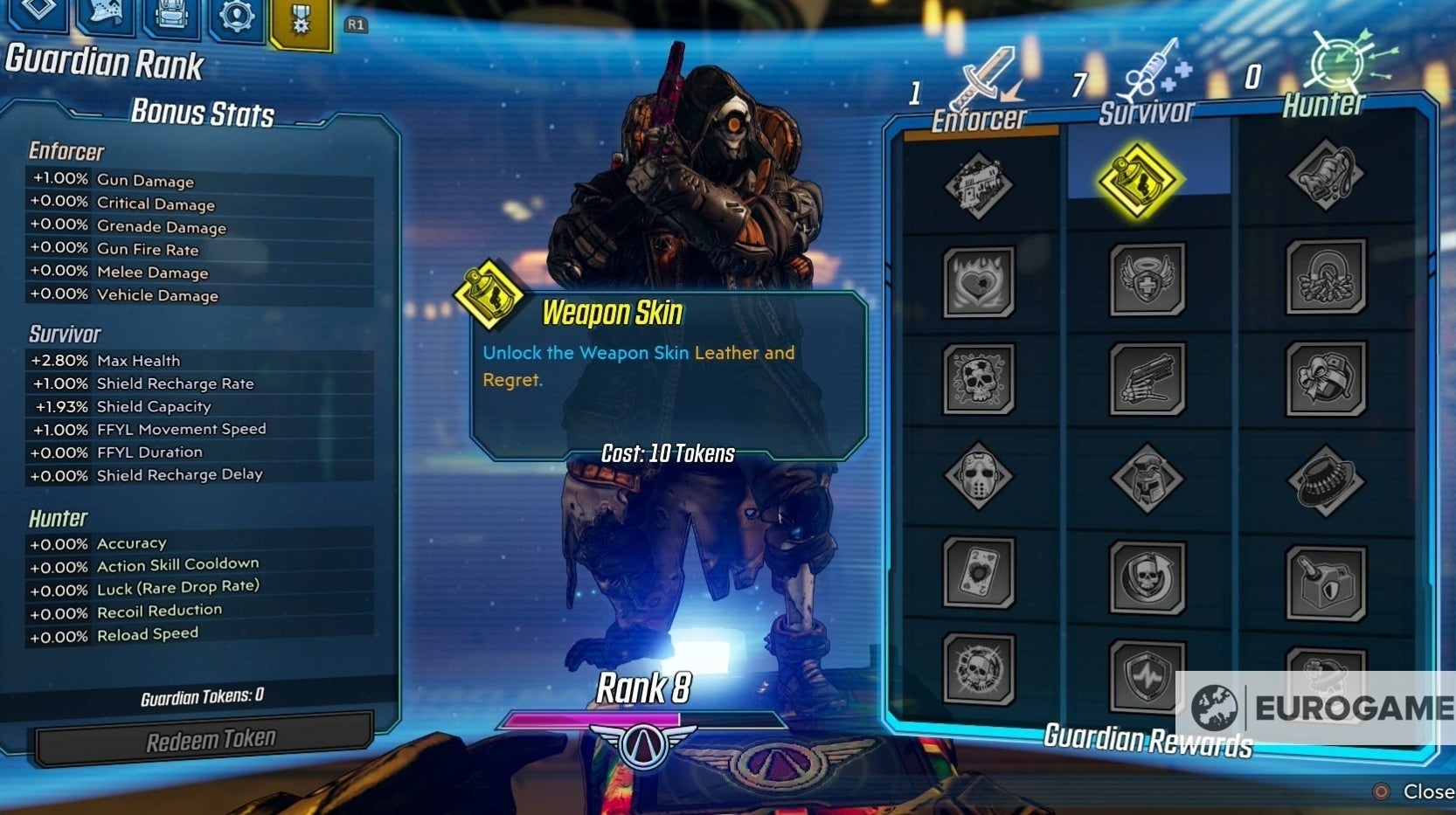Viewport: 1456px width, 815px height.
Task: Select the highlighted Weapon Skin spray can reward
Action: tap(1138, 181)
